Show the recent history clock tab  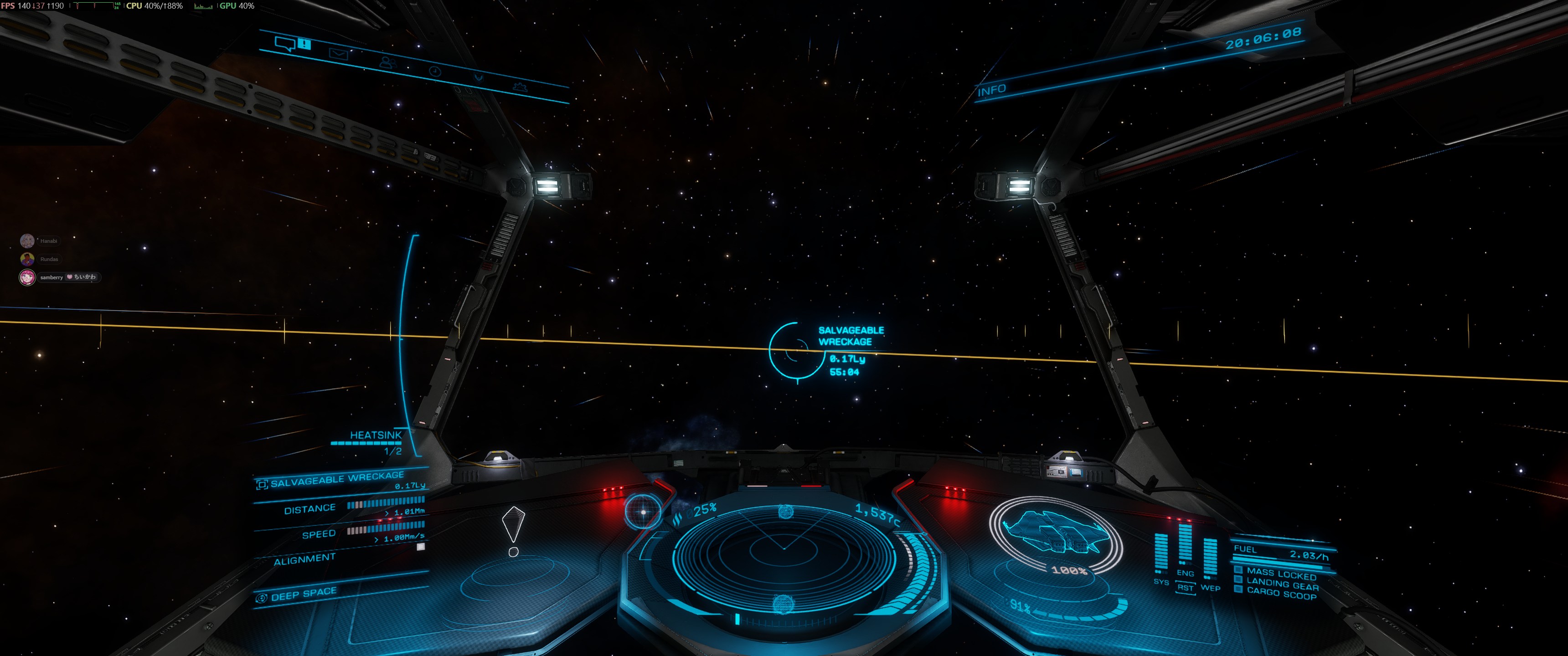[x=434, y=71]
